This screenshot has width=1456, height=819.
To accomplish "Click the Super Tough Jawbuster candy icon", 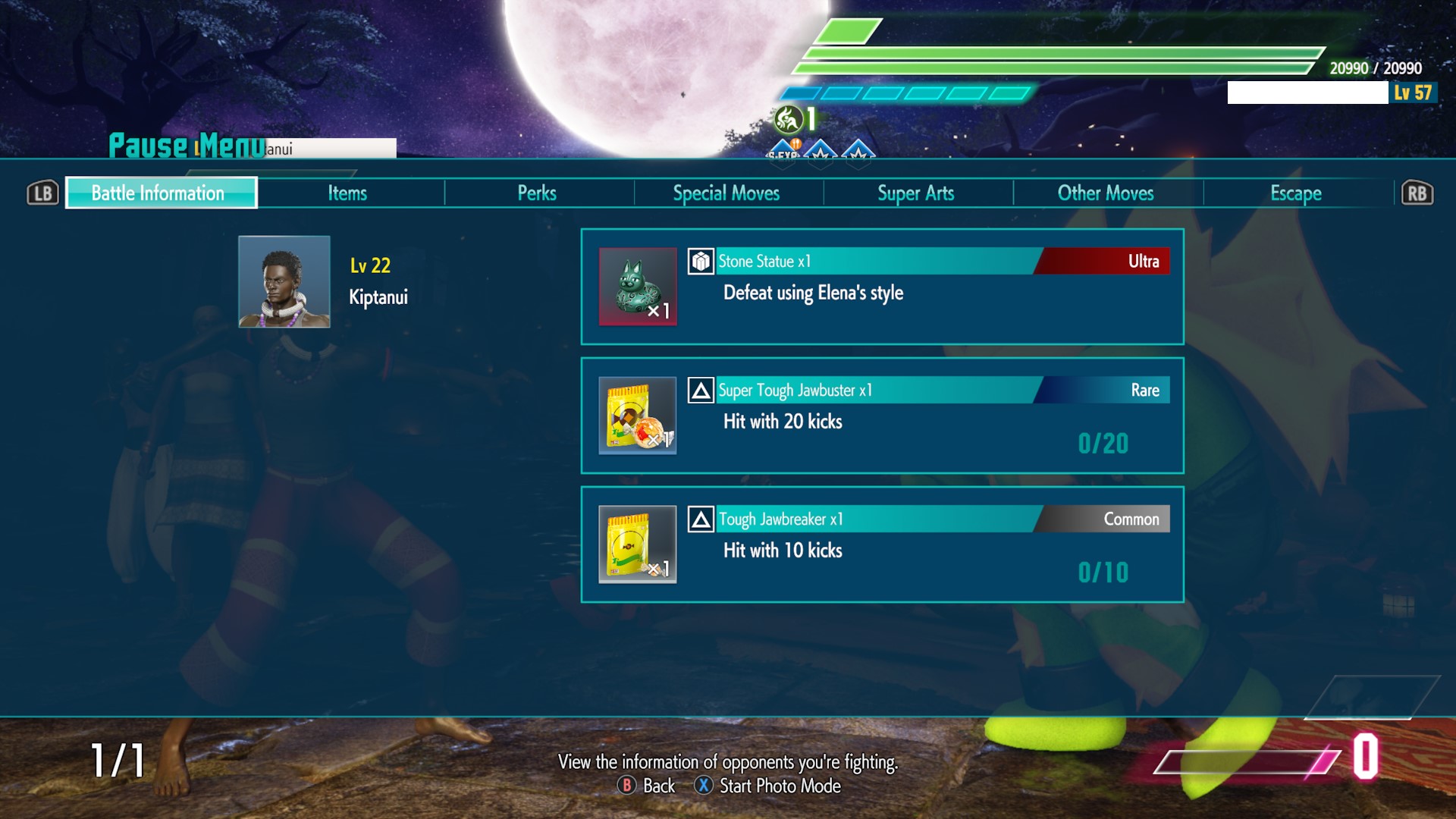I will tap(638, 416).
